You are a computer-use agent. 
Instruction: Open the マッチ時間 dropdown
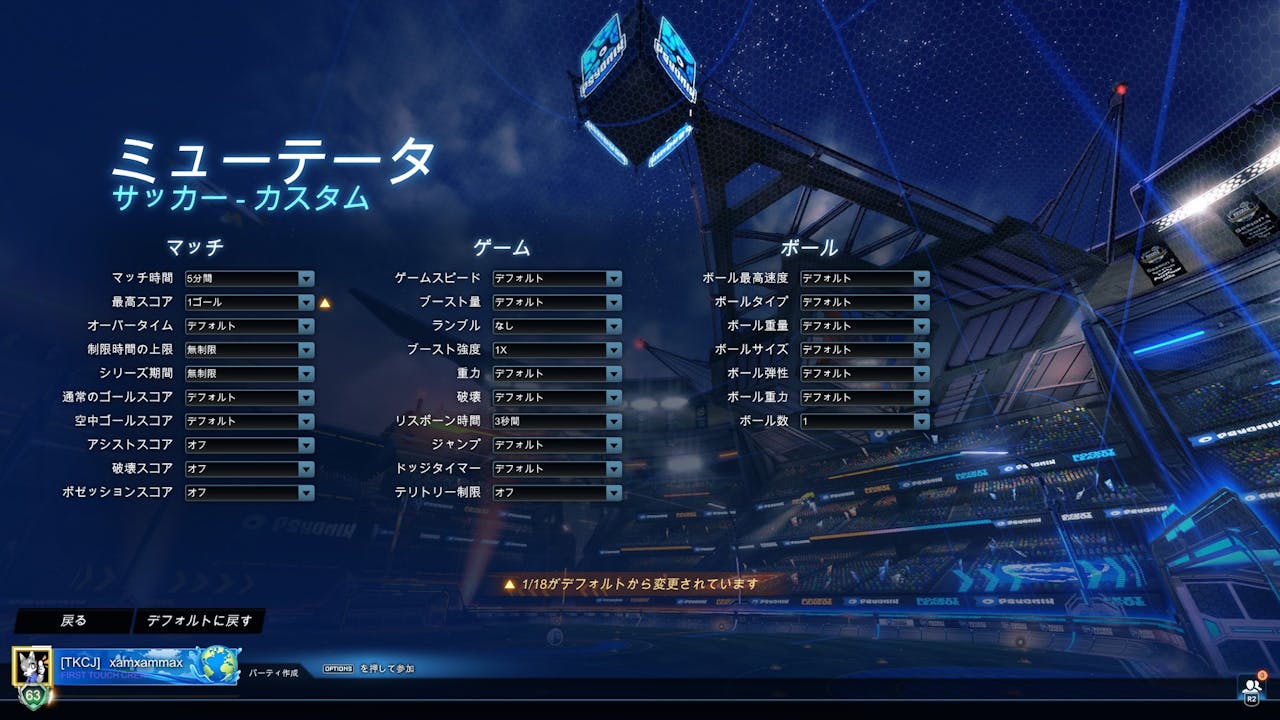[249, 278]
